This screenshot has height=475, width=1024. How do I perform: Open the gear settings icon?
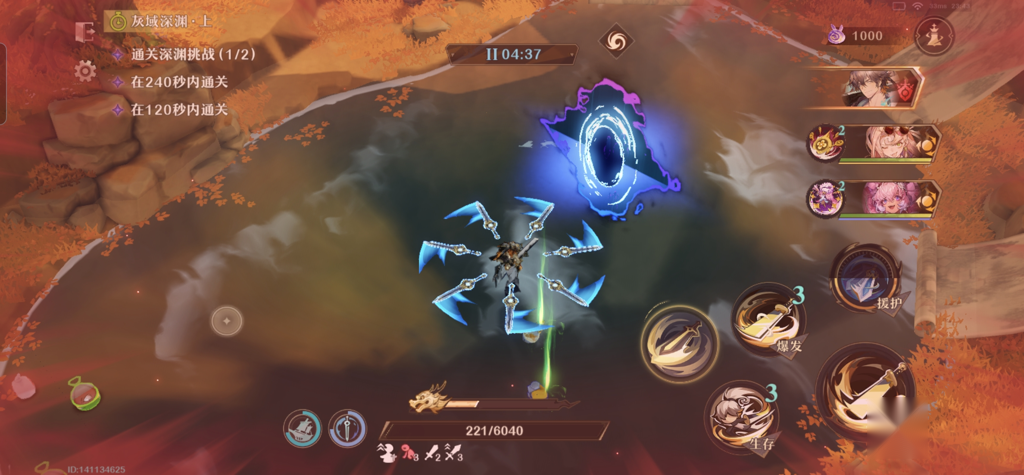[85, 70]
